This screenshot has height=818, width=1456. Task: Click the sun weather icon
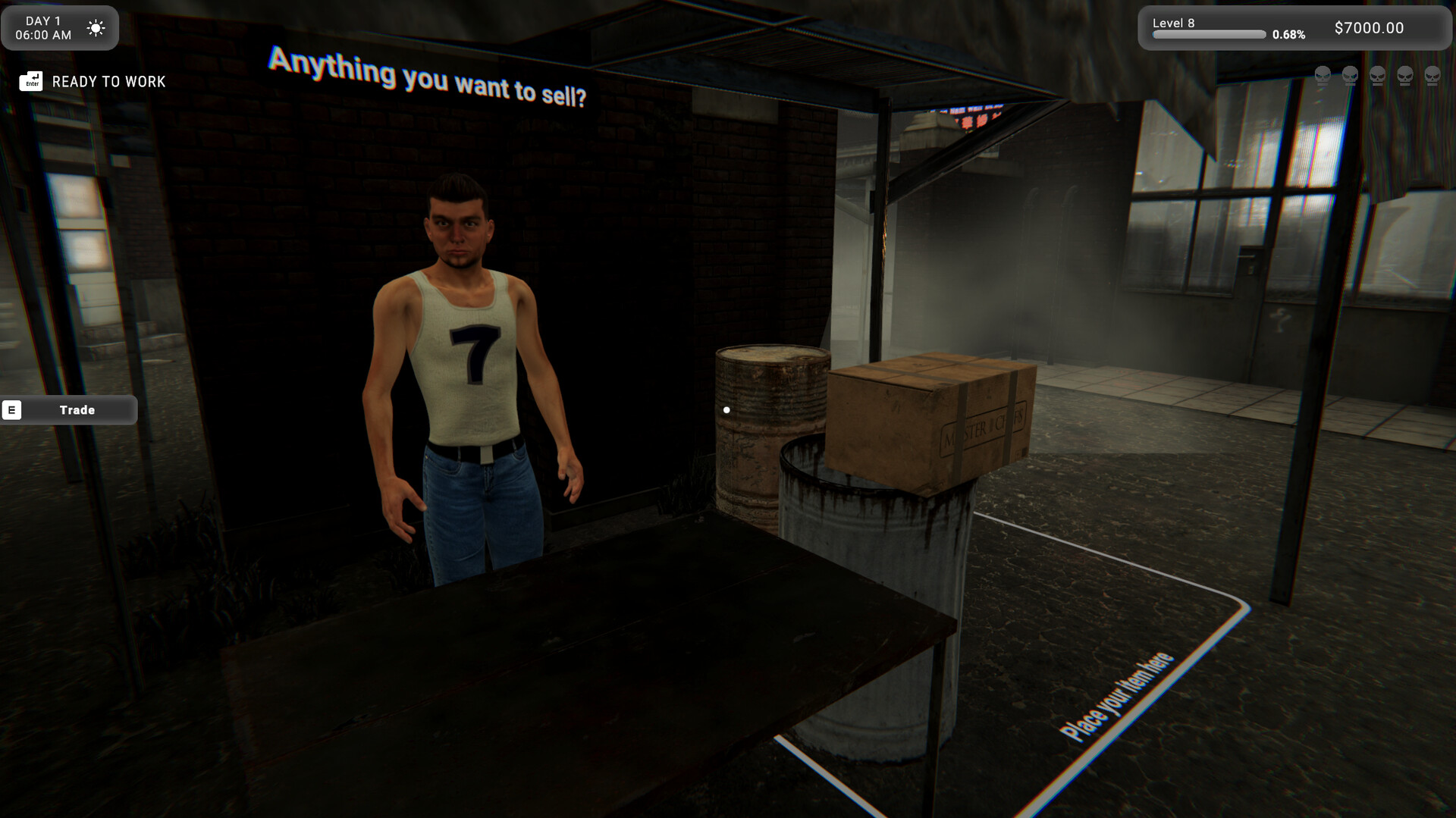pyautogui.click(x=96, y=27)
